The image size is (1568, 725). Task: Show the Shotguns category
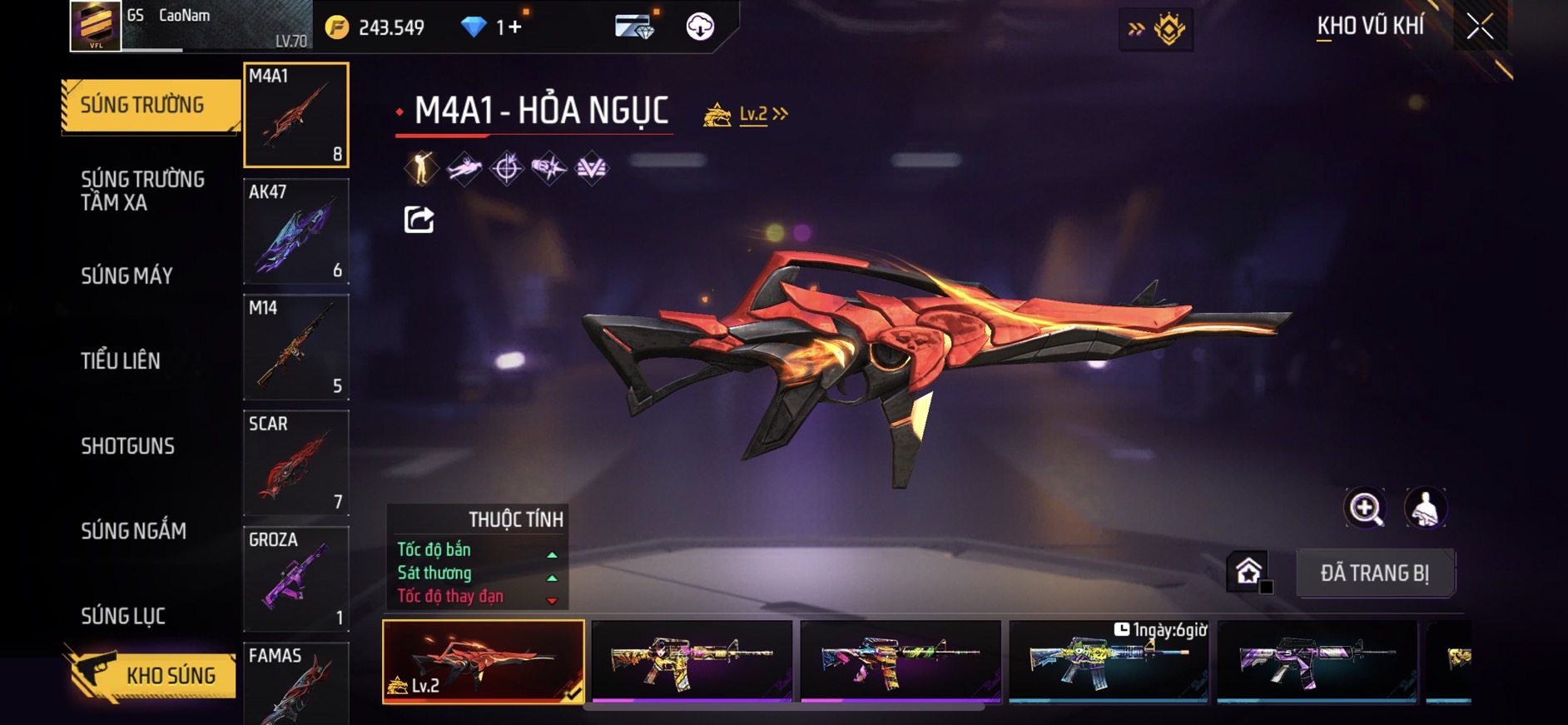click(x=127, y=446)
